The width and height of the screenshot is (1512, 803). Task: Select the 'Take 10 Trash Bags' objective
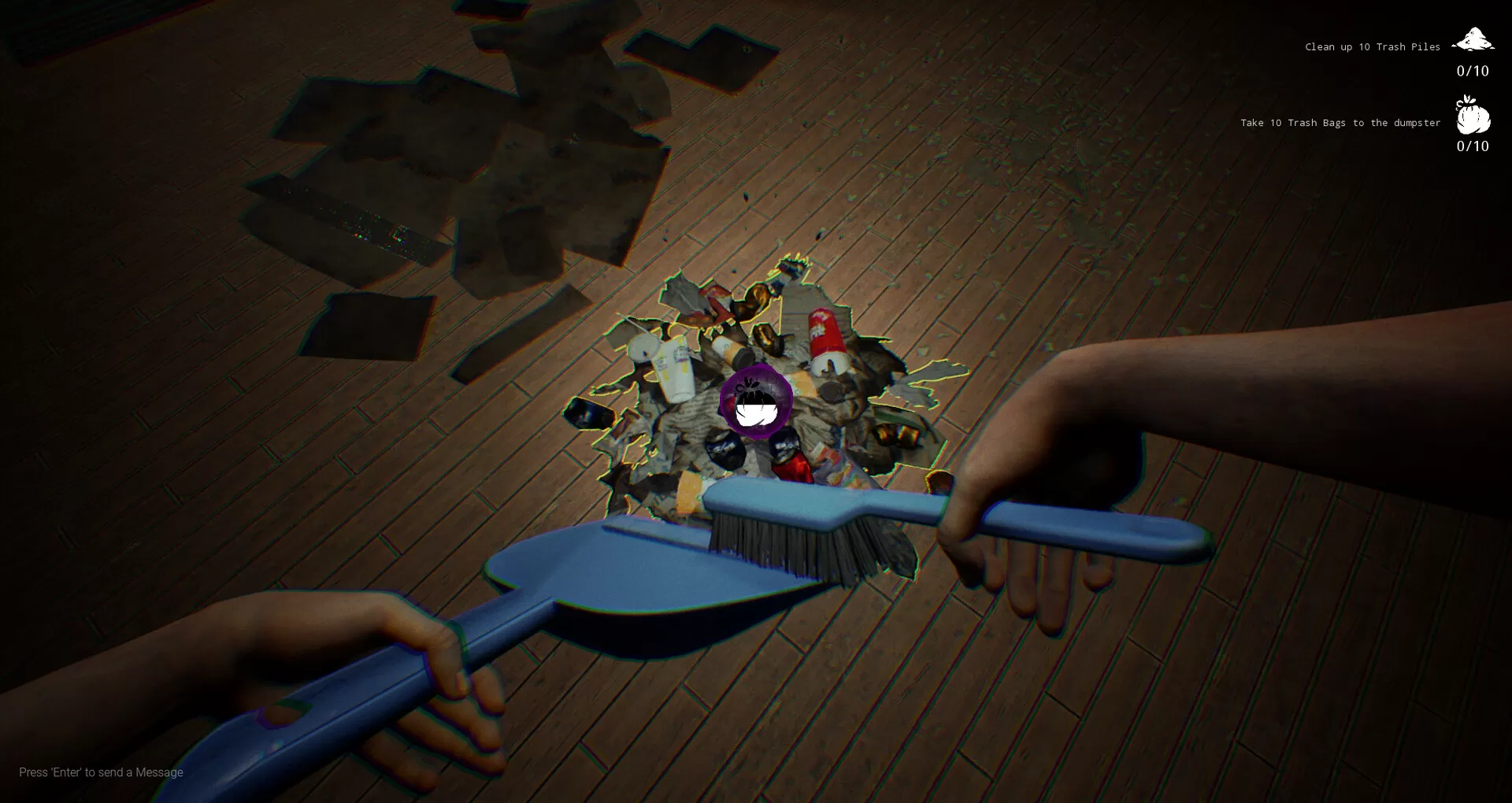point(1340,123)
